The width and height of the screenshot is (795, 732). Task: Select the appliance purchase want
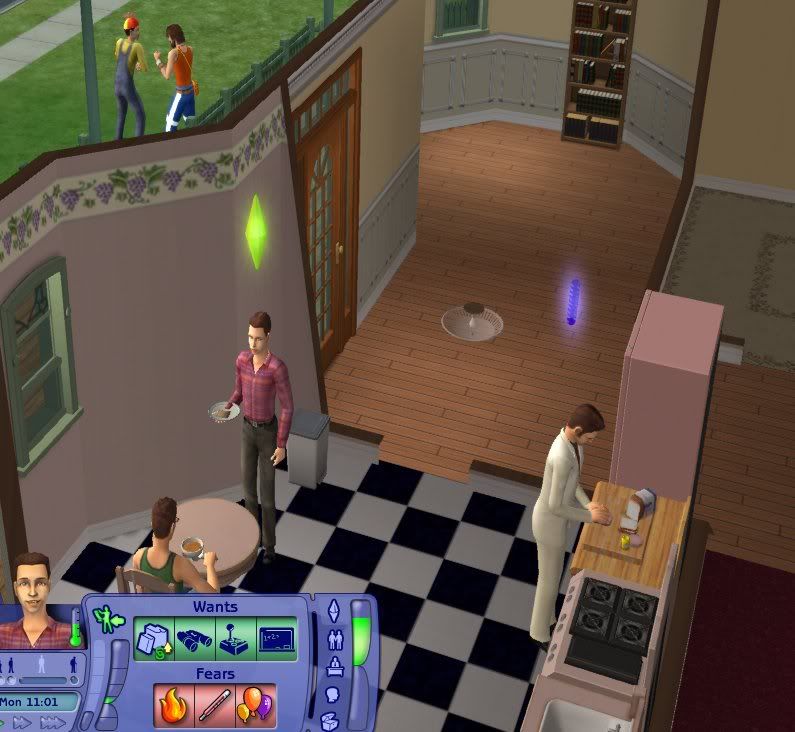153,640
